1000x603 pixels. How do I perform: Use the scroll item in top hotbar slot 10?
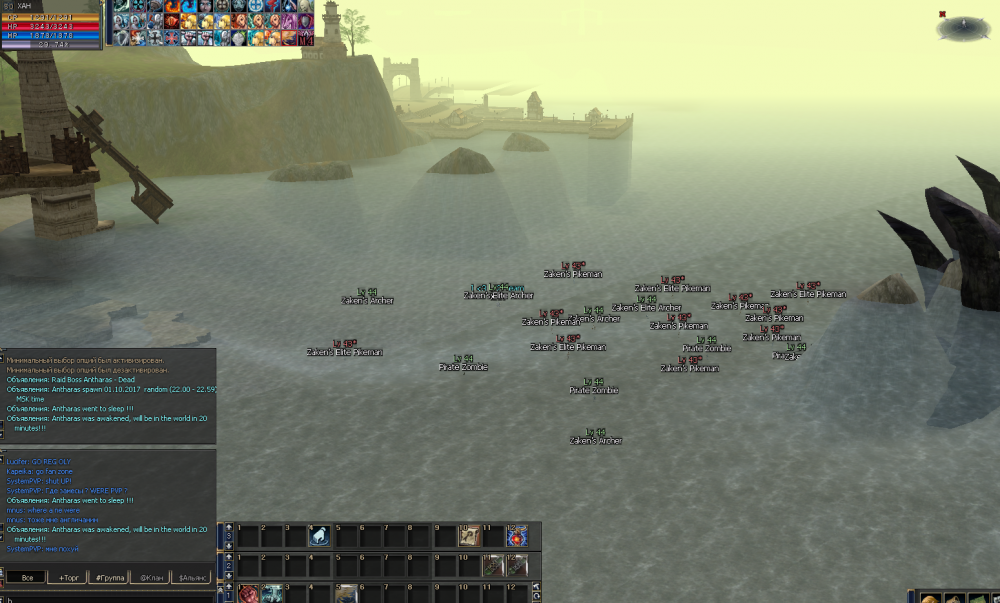pos(469,537)
